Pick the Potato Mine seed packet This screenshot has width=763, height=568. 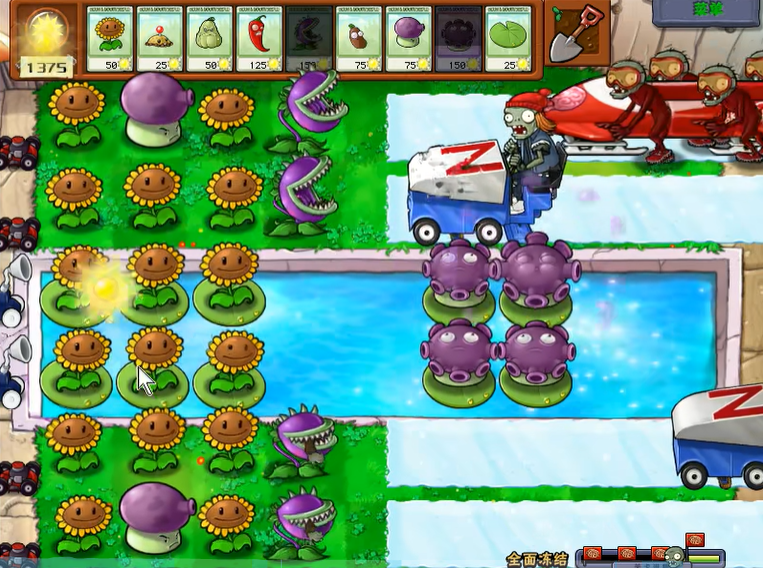point(160,39)
